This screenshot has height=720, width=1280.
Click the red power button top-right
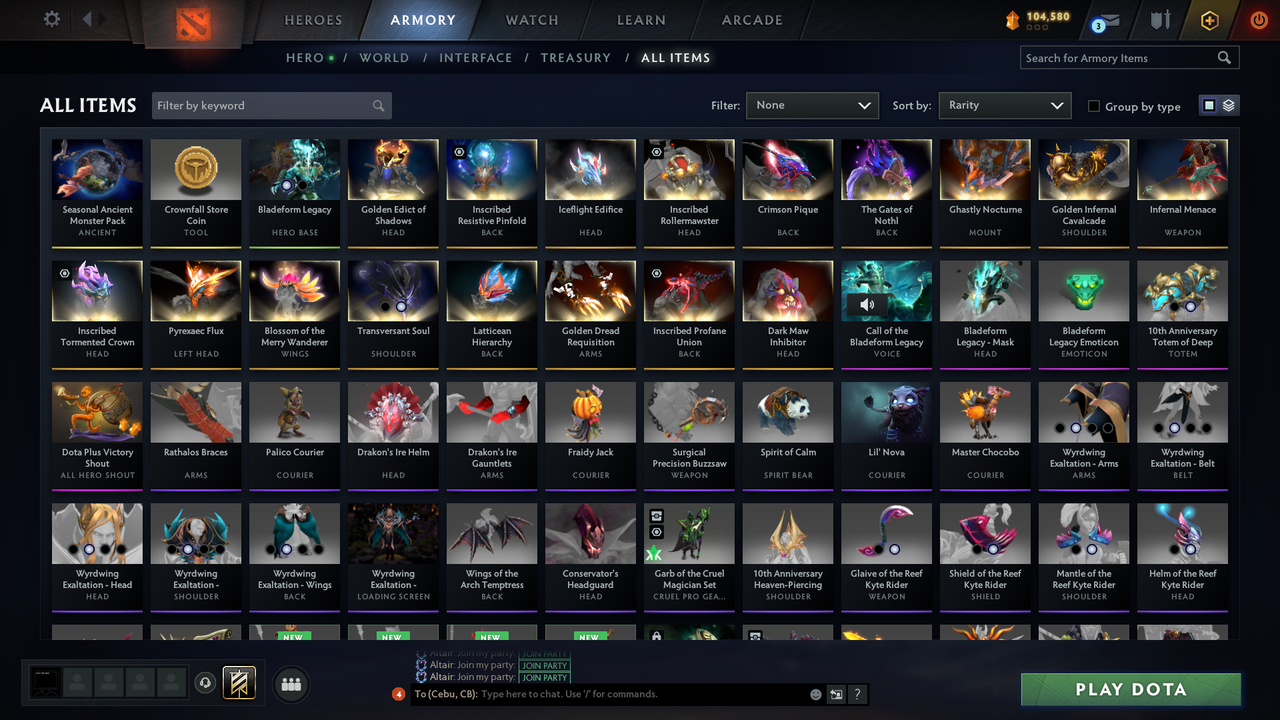(x=1258, y=19)
